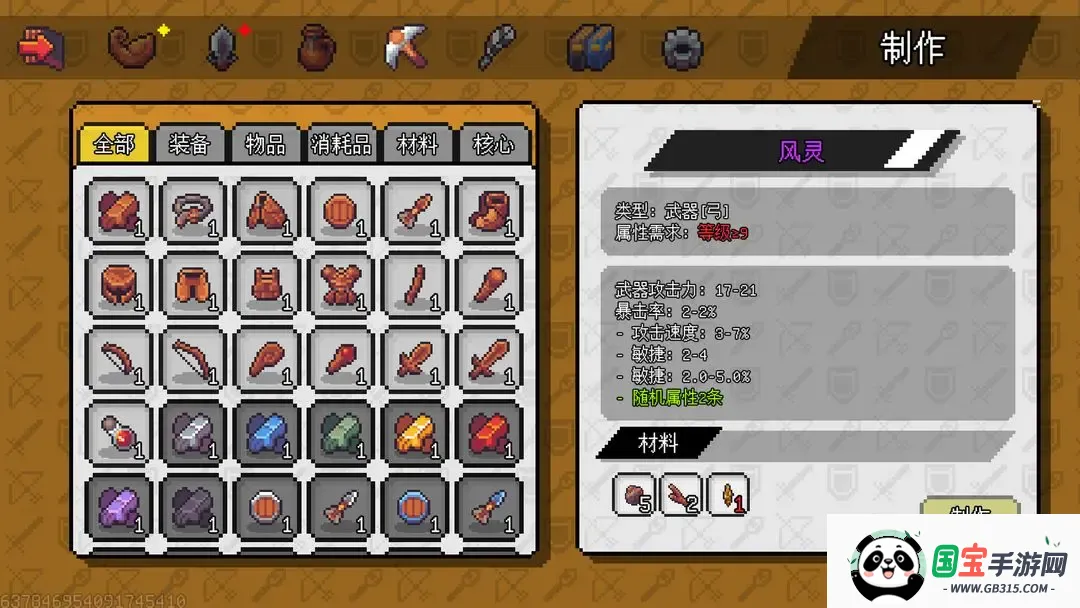Choose the gold ingot recipe slot

coord(415,434)
